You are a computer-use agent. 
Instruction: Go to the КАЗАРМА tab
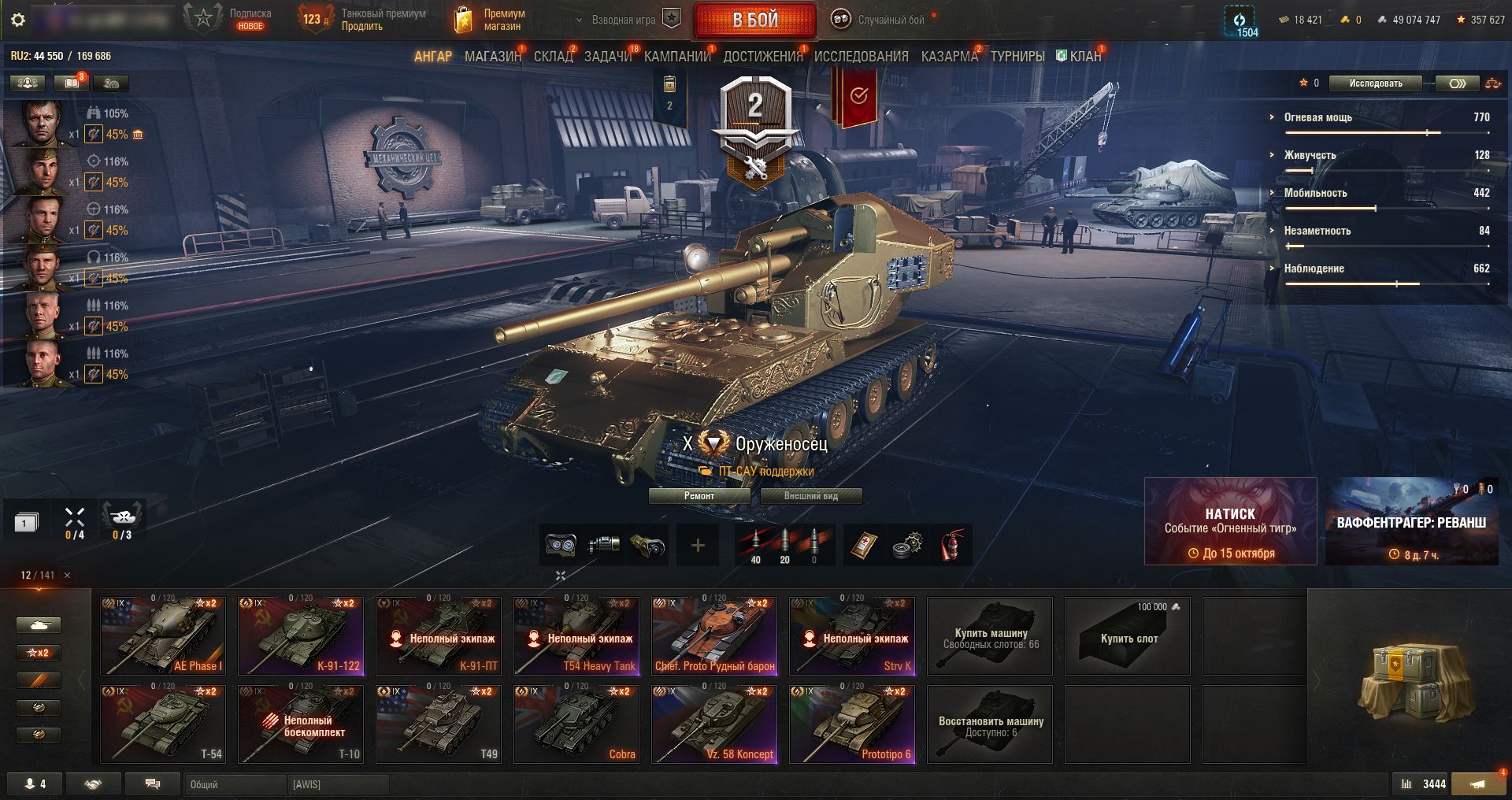(x=949, y=57)
